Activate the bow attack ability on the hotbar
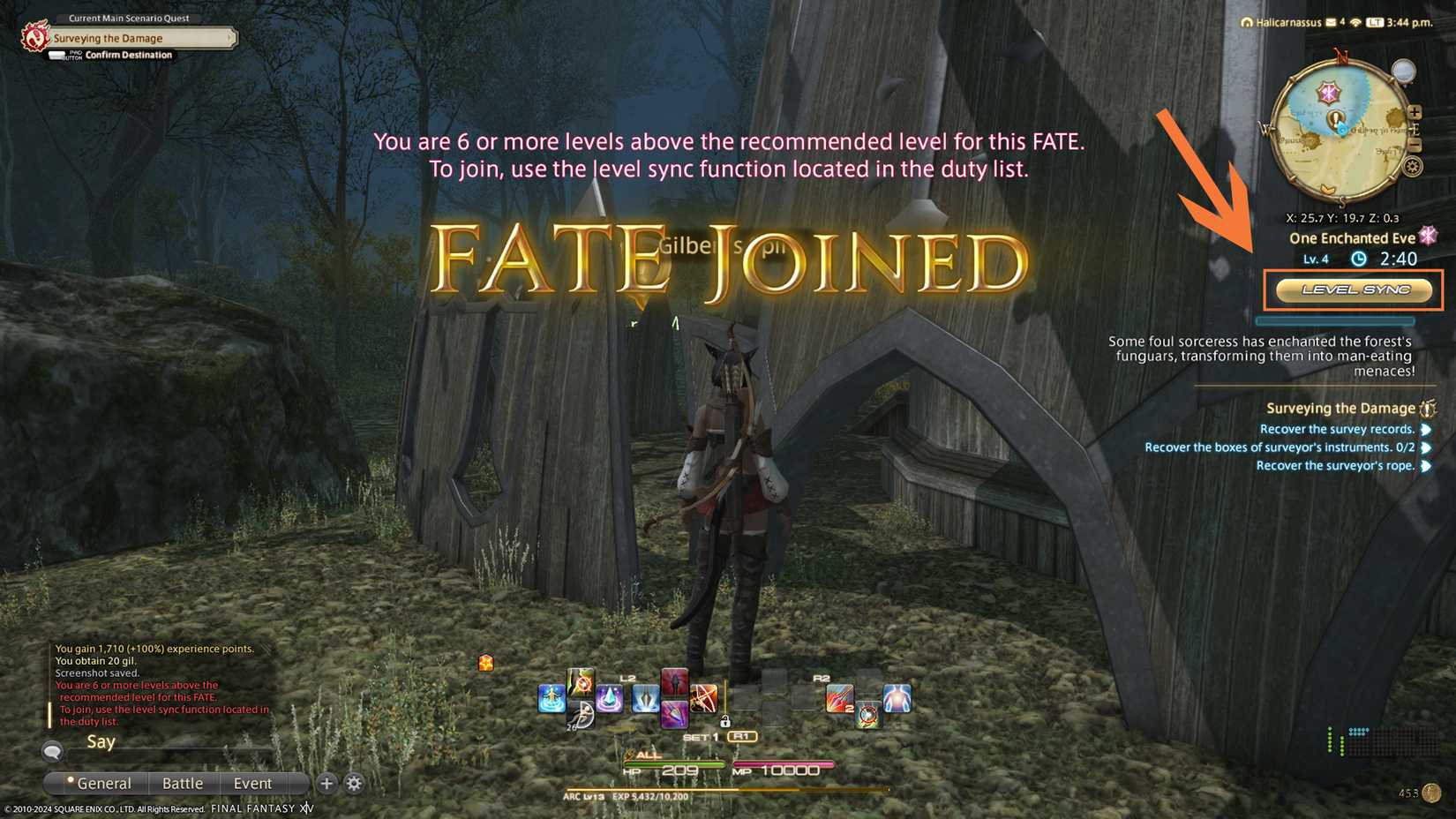 point(702,696)
